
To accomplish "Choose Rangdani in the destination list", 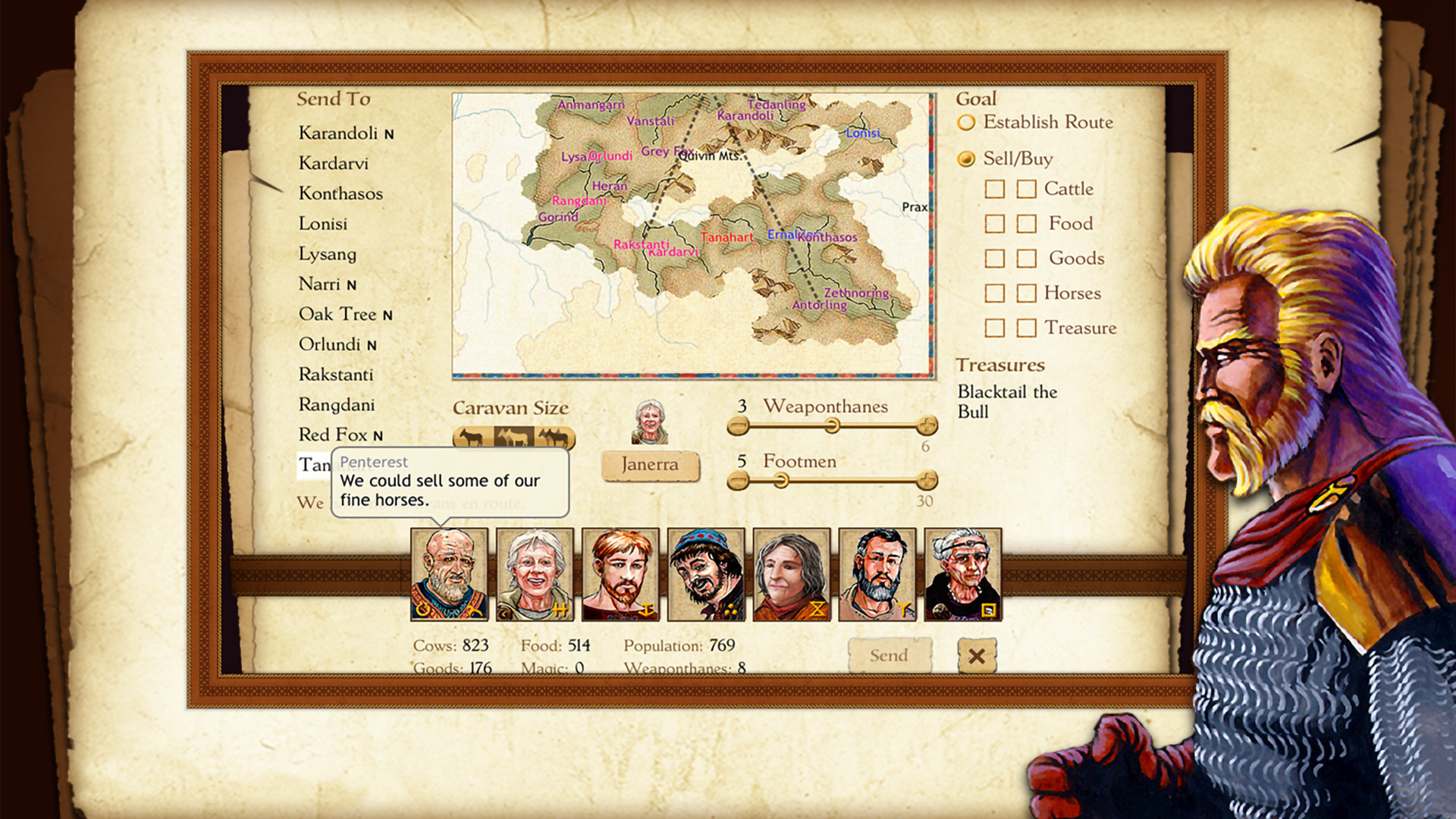I will (x=337, y=404).
